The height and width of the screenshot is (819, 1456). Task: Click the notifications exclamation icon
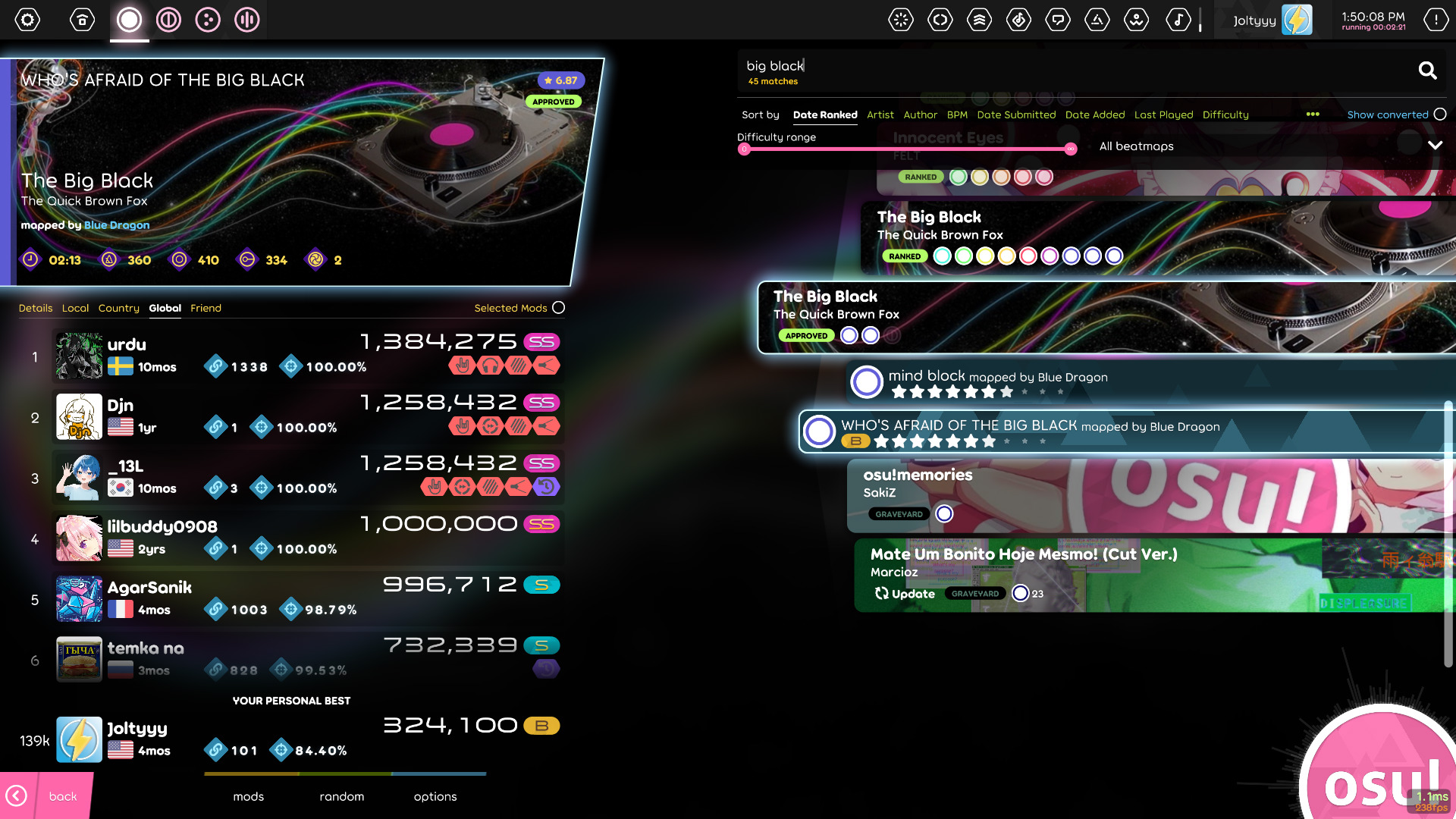coord(1436,20)
